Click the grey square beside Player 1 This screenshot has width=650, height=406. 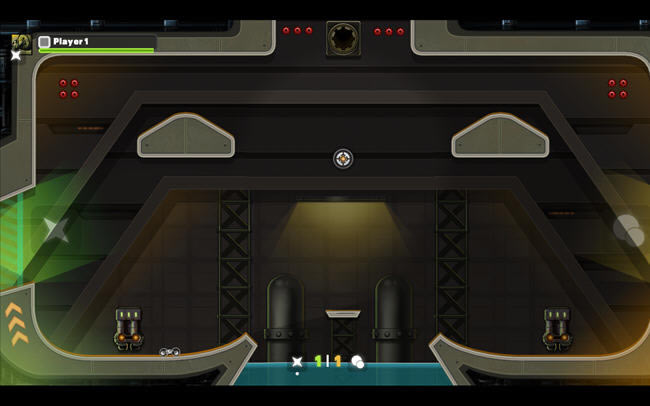tap(44, 42)
